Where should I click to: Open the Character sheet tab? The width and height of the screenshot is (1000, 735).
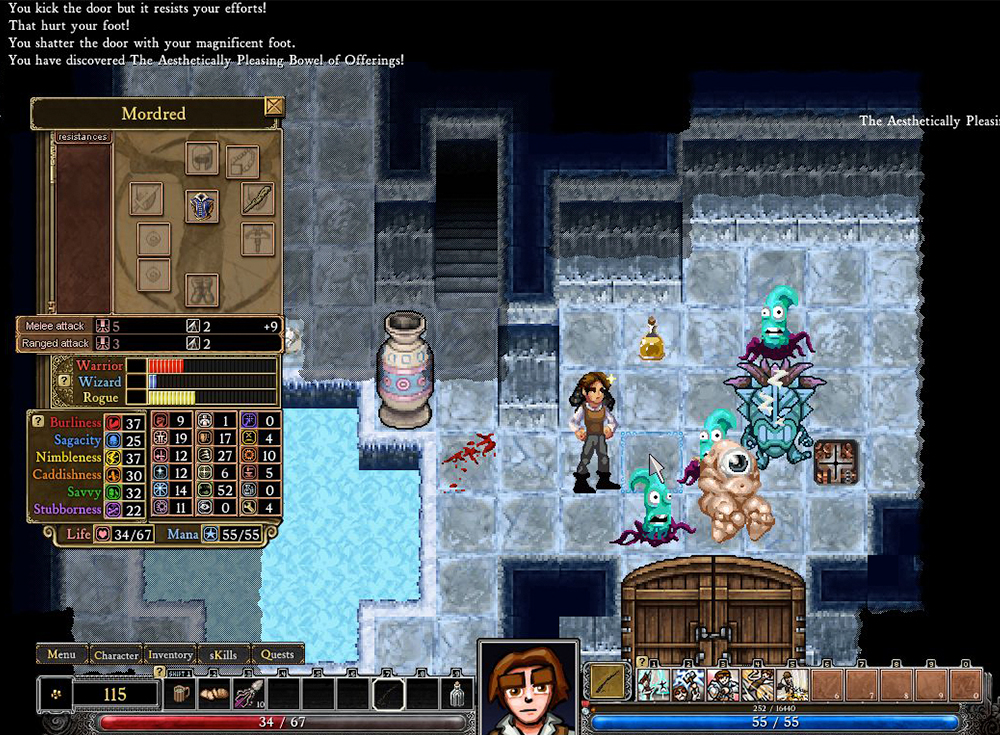tap(116, 655)
